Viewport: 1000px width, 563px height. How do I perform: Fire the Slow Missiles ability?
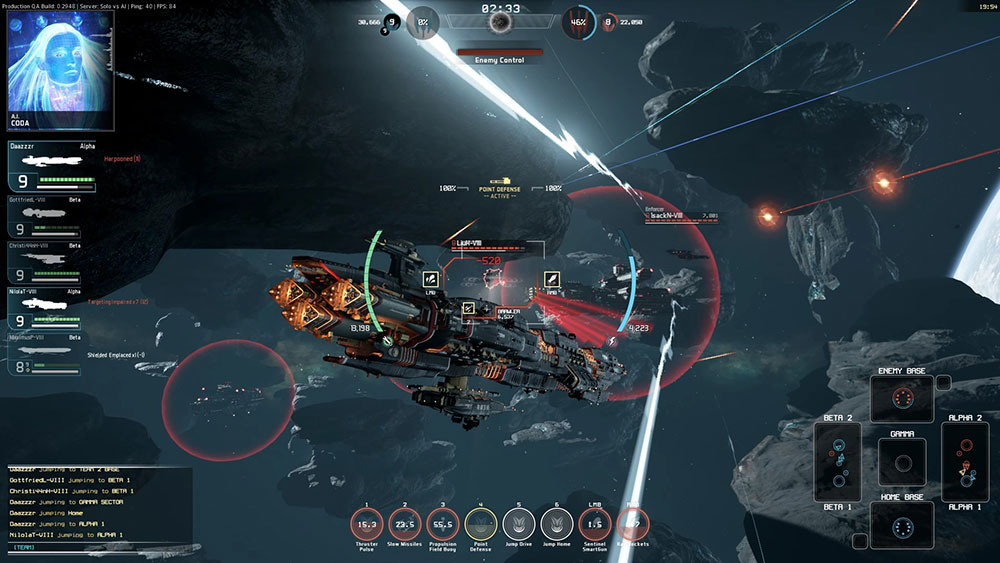coord(405,524)
